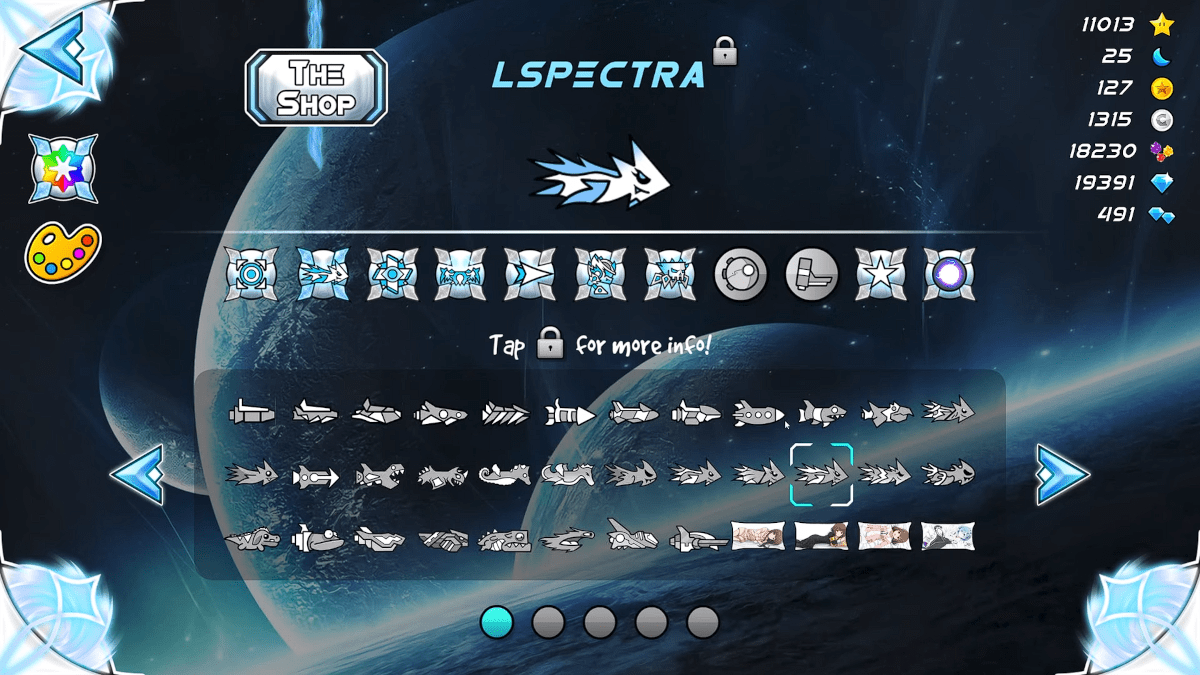1200x675 pixels.
Task: Open the colour palette selector
Action: click(63, 252)
